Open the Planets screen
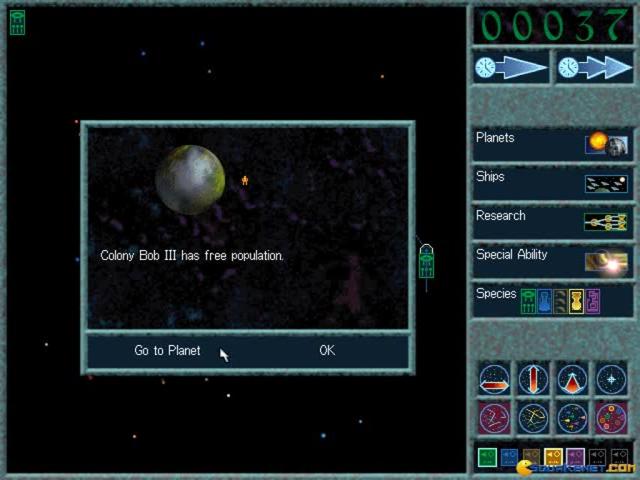The height and width of the screenshot is (480, 640). coord(552,143)
